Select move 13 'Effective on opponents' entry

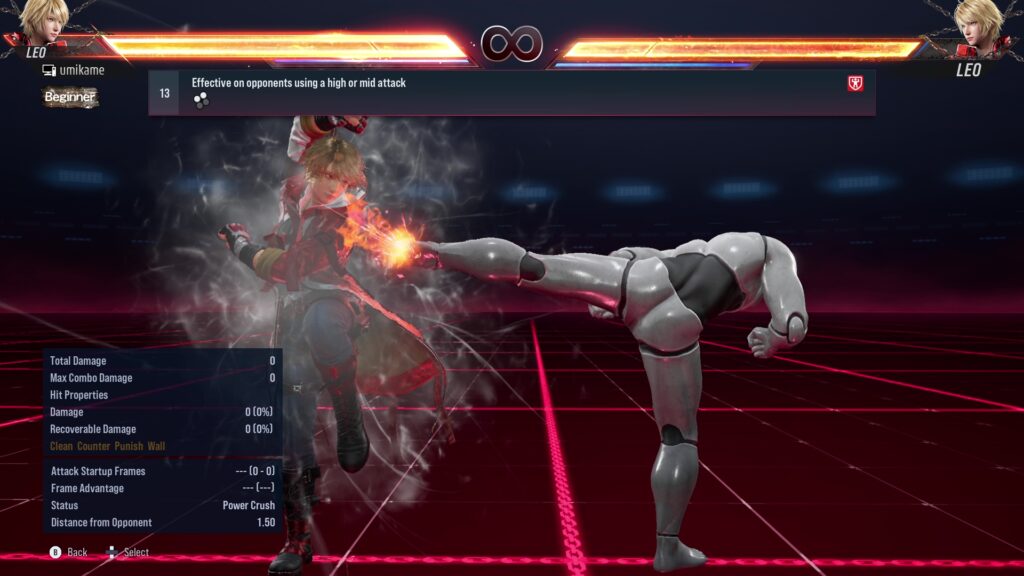[x=511, y=92]
